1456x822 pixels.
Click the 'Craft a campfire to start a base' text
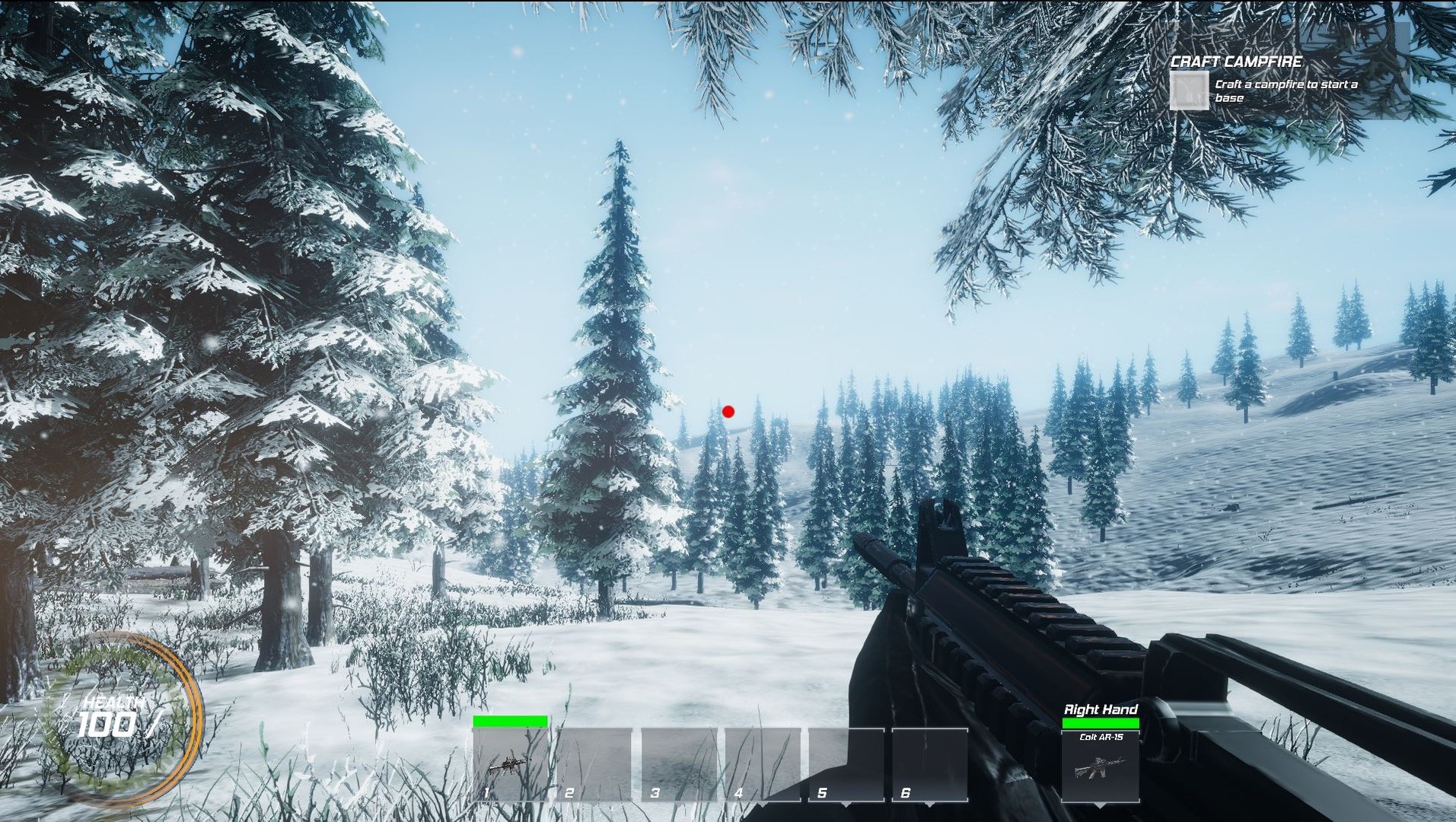pyautogui.click(x=1289, y=90)
